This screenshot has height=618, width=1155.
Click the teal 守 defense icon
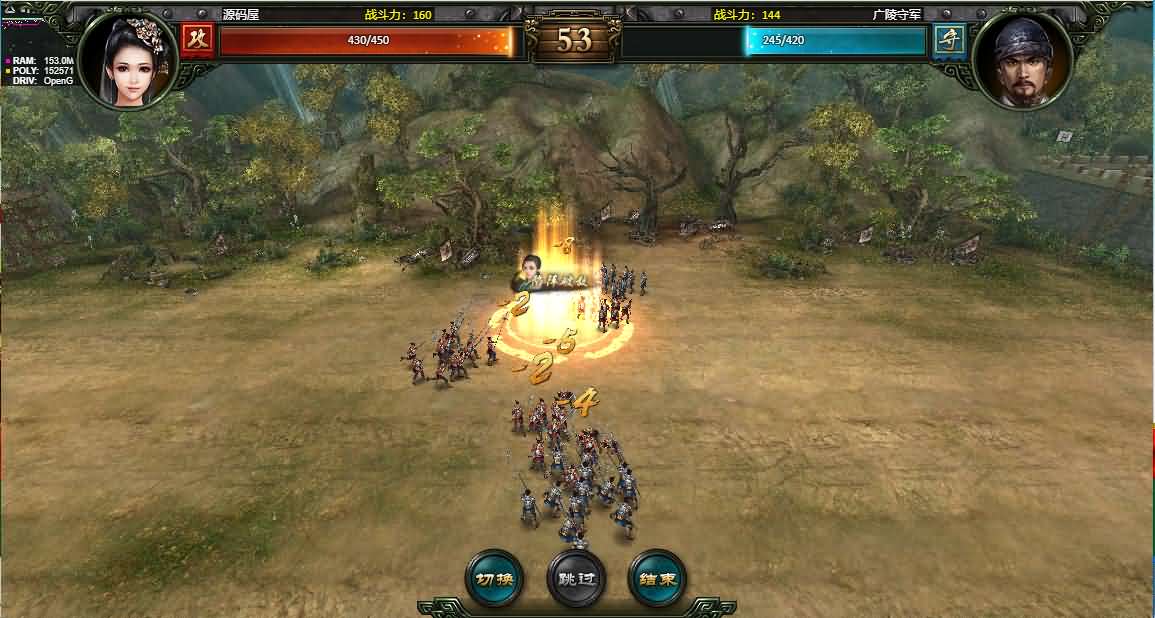949,41
